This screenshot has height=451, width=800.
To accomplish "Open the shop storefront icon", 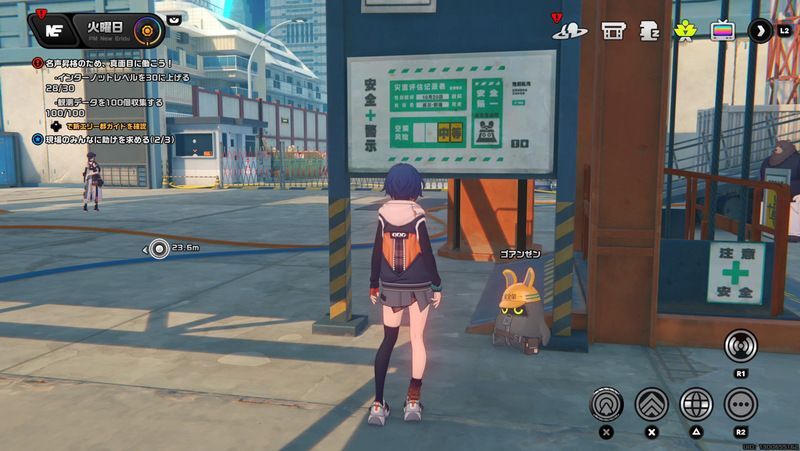I will point(613,30).
